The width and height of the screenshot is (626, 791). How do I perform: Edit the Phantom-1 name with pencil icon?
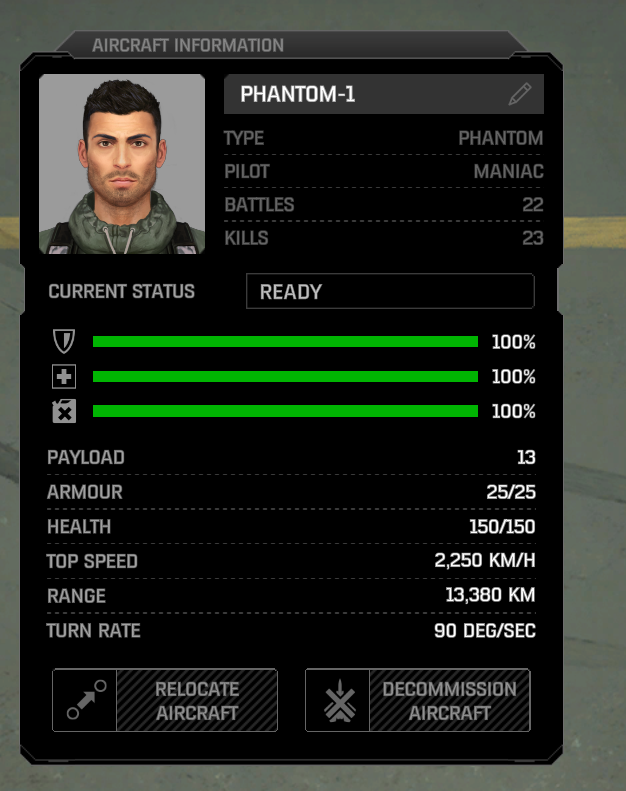click(x=519, y=95)
